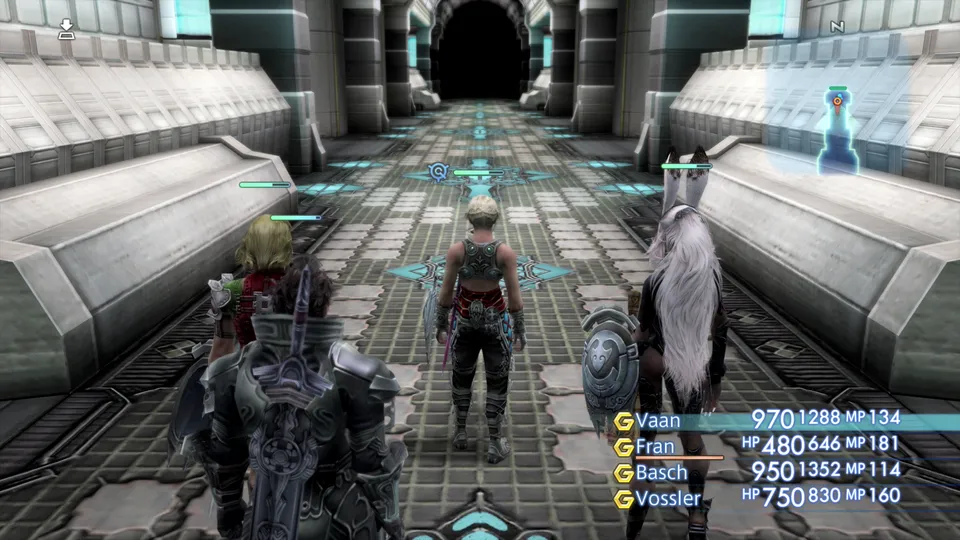960x540 pixels.
Task: Click the save tray icon
Action: [66, 28]
